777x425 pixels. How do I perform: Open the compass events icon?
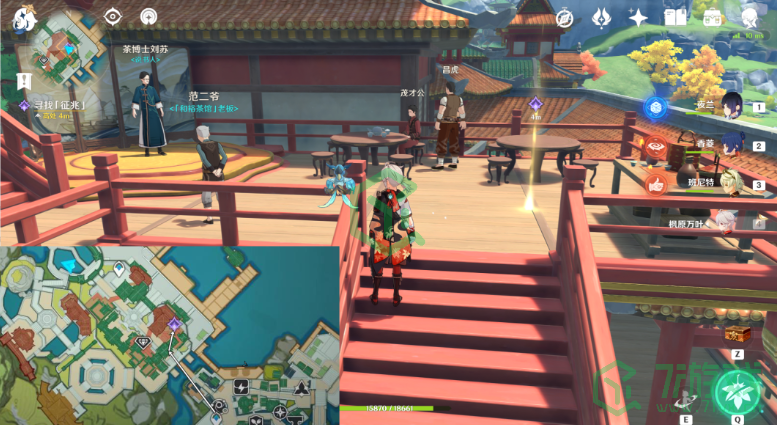(x=565, y=18)
